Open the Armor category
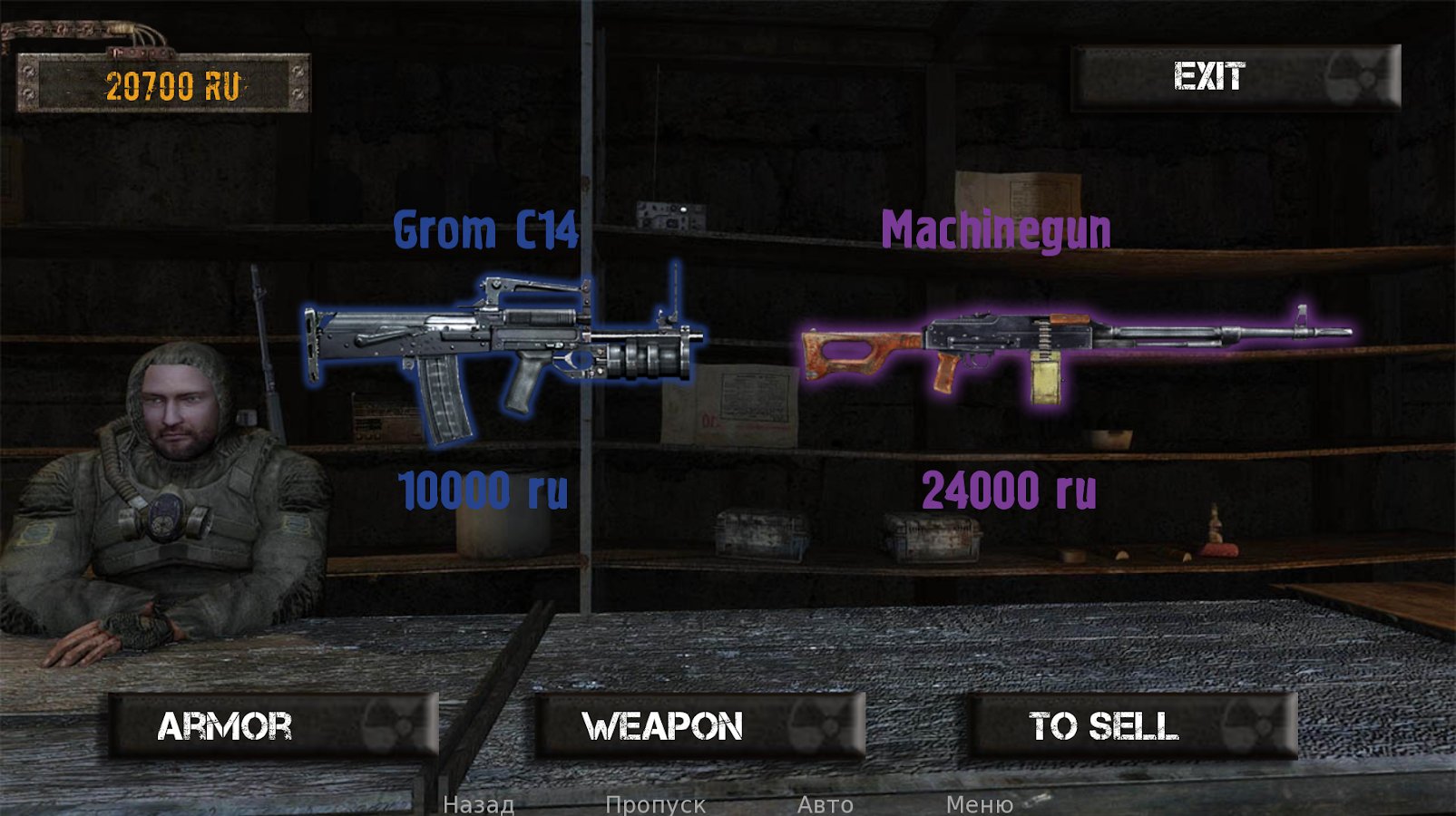Screen dimensions: 1456x816 pos(273,725)
